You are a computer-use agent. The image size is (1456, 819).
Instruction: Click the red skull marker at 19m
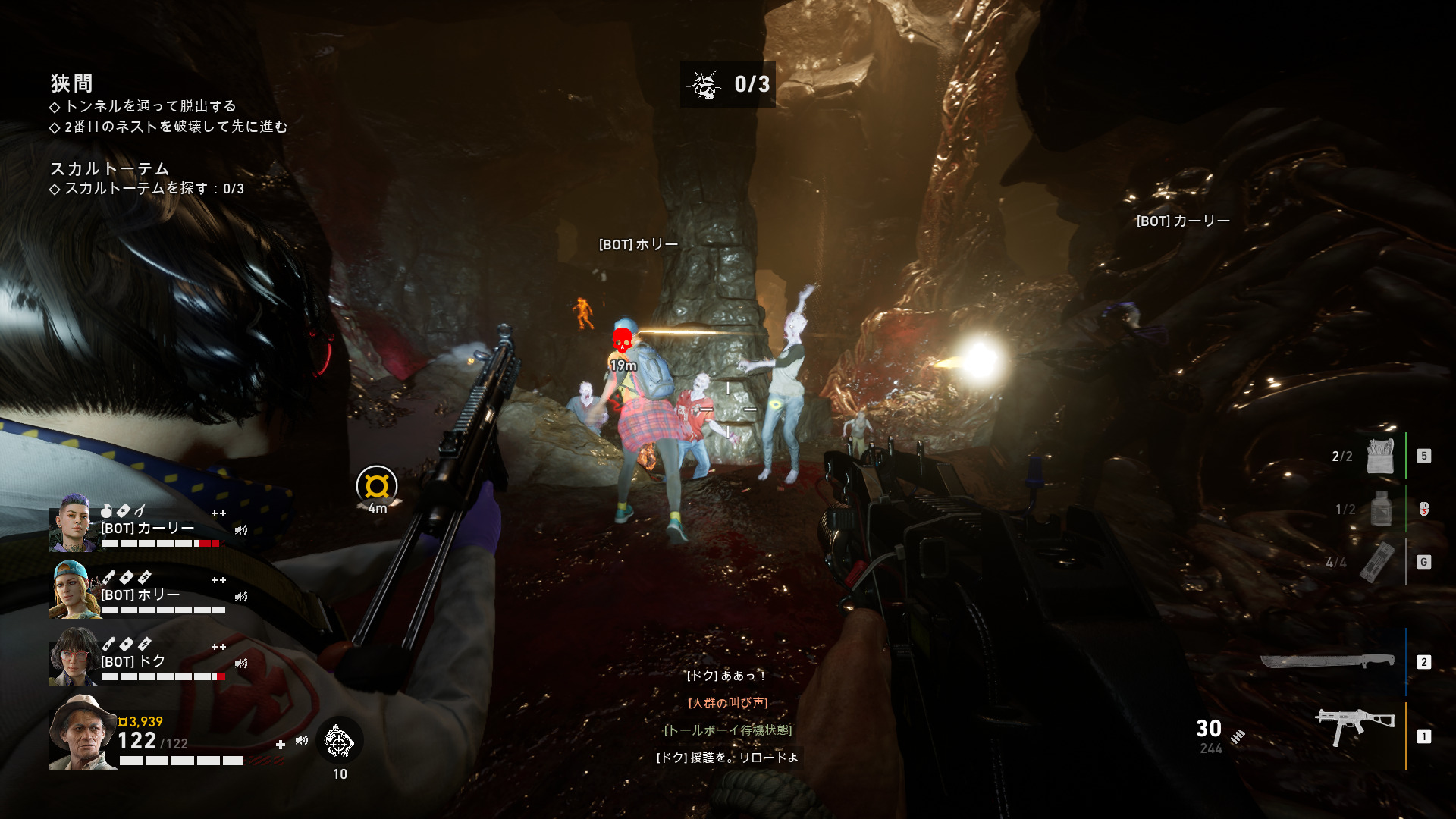[622, 340]
